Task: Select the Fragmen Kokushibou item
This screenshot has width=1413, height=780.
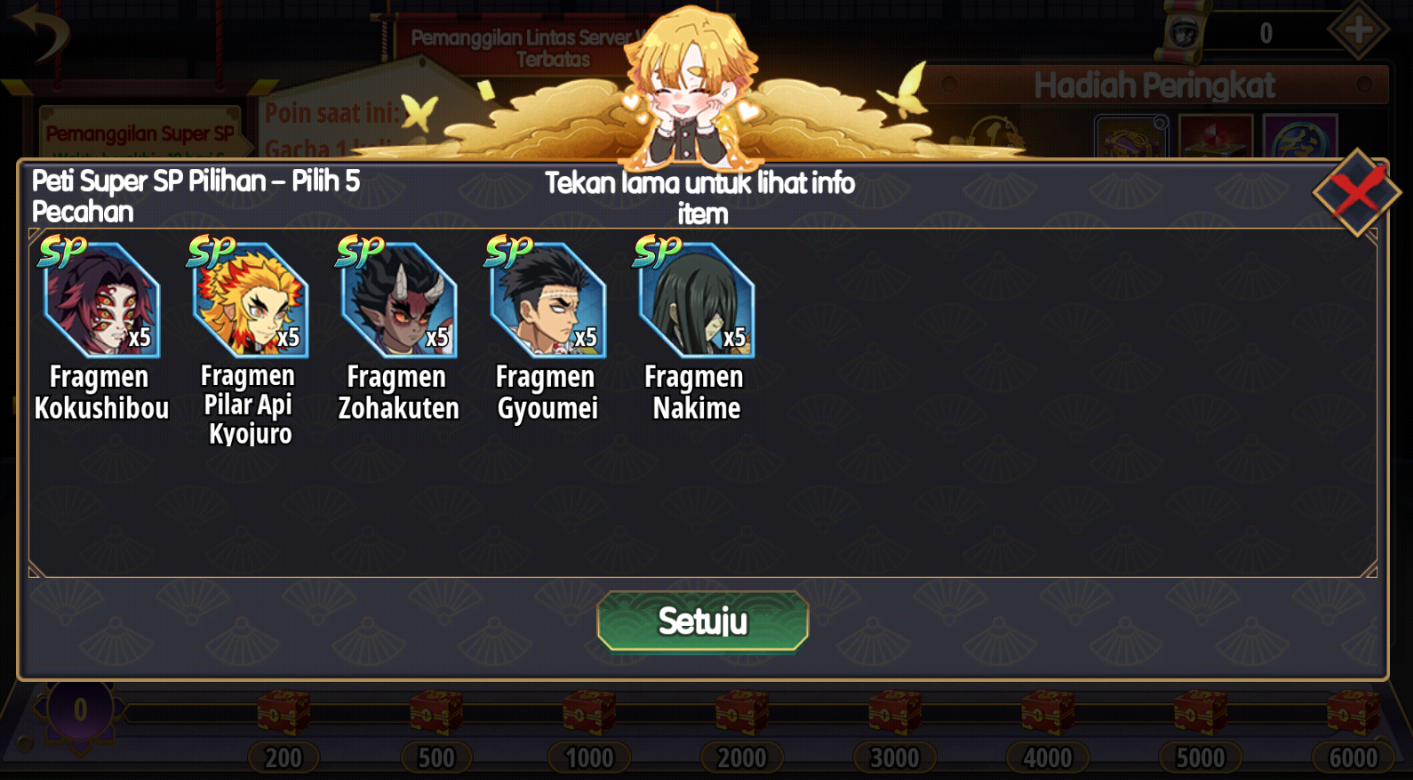Action: 101,300
